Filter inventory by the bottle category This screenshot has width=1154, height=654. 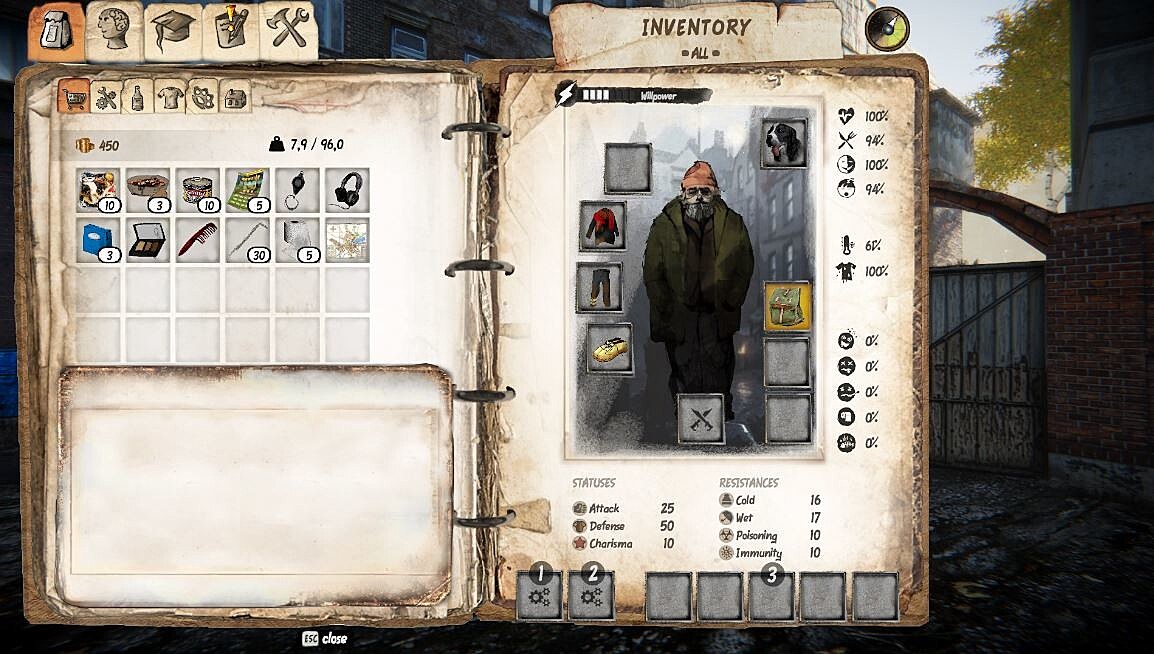tap(137, 98)
